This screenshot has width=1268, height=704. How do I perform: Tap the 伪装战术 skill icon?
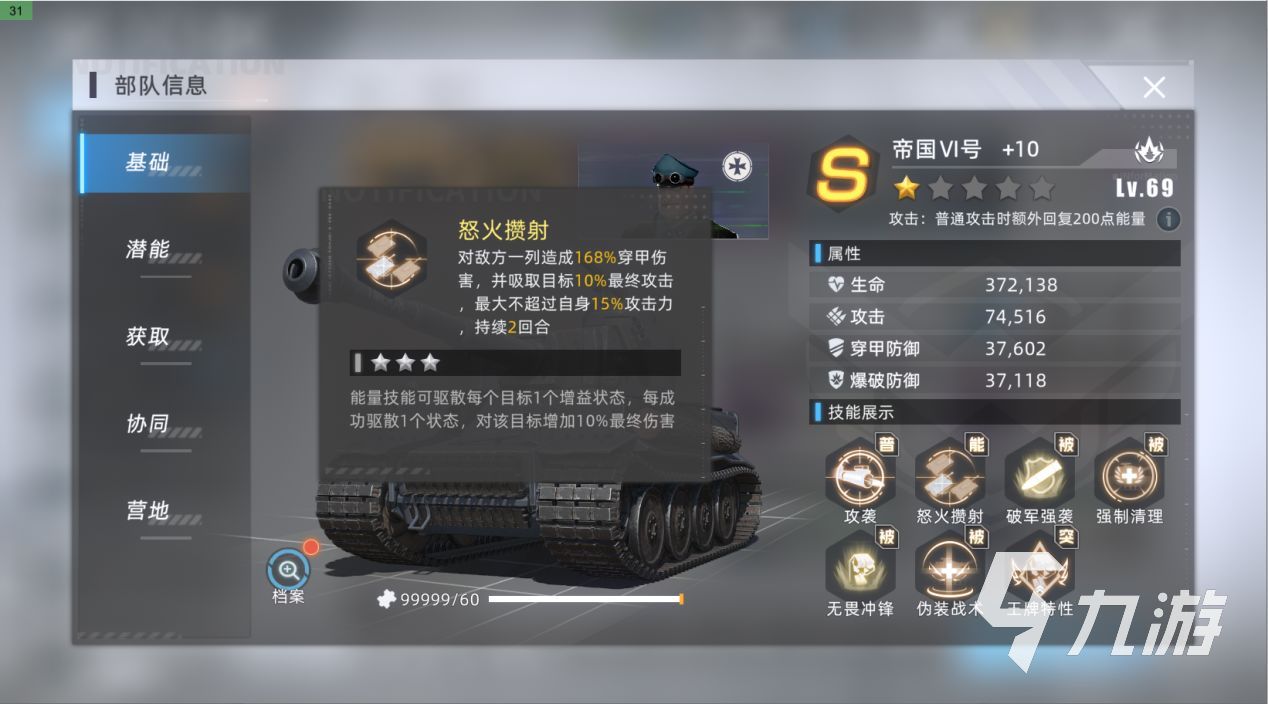click(949, 566)
